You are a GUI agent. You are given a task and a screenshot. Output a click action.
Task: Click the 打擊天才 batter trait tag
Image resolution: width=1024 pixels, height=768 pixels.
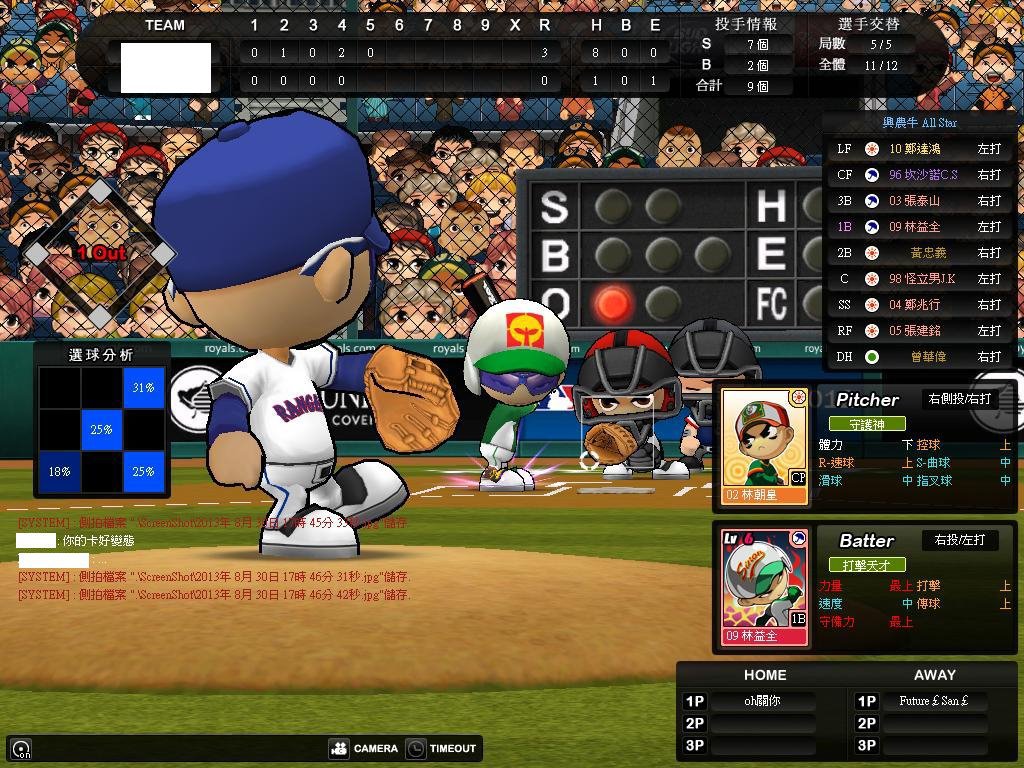coord(866,565)
